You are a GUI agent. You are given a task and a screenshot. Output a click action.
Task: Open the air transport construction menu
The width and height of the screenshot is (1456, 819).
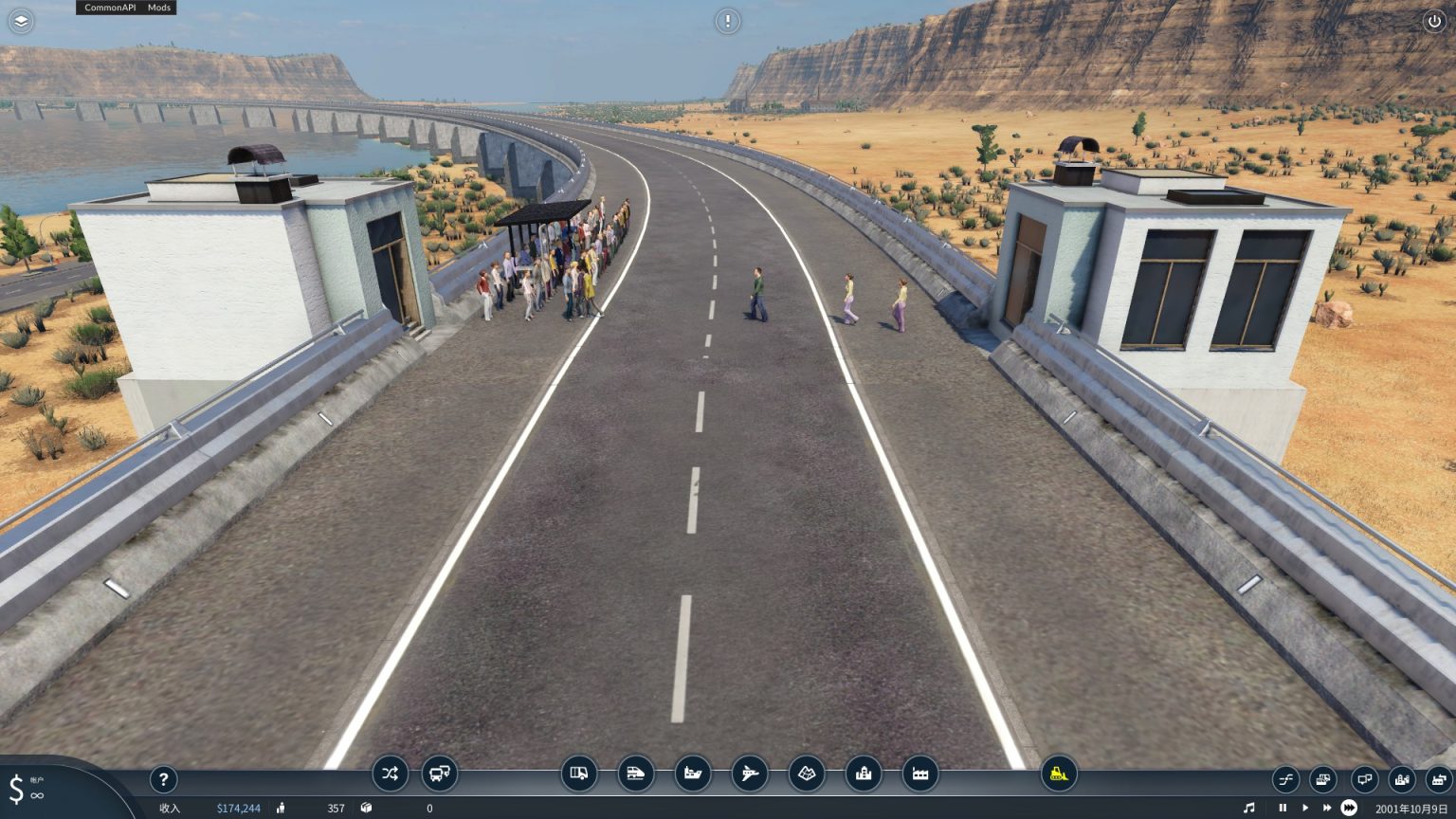pos(749,774)
